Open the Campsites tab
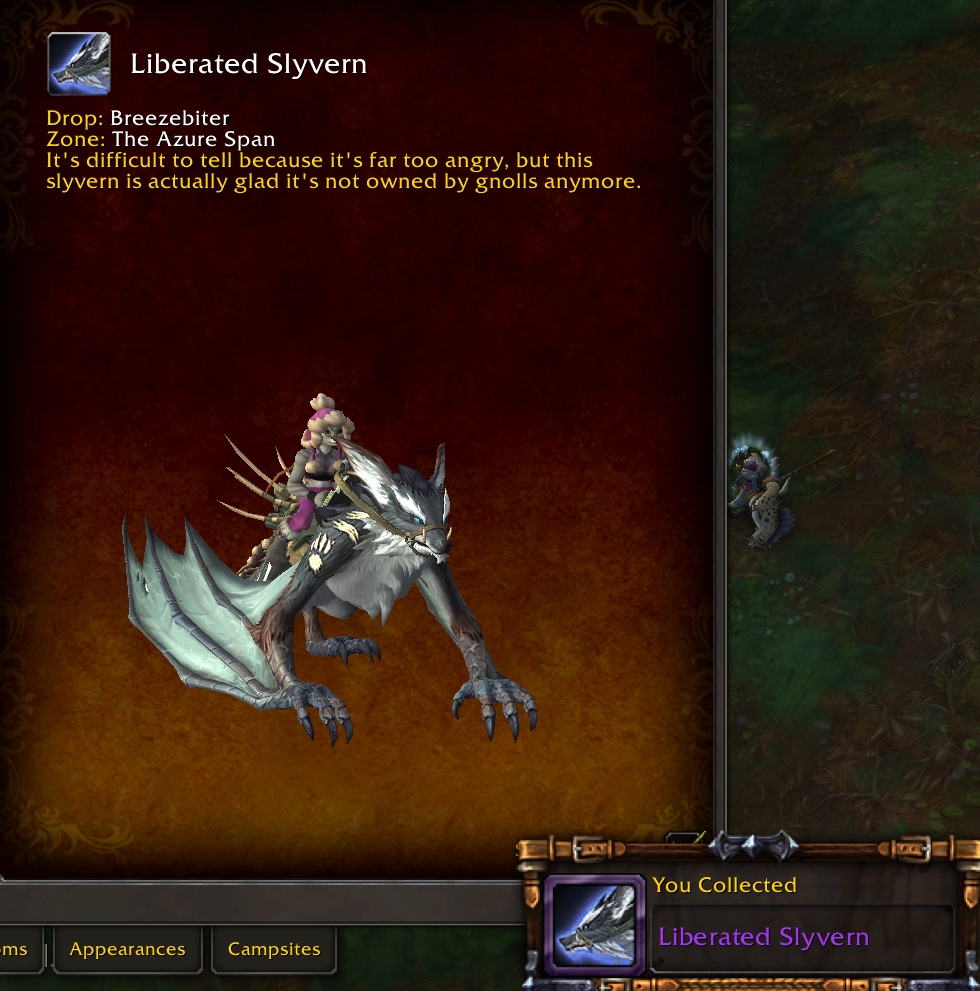The image size is (980, 991). [274, 949]
